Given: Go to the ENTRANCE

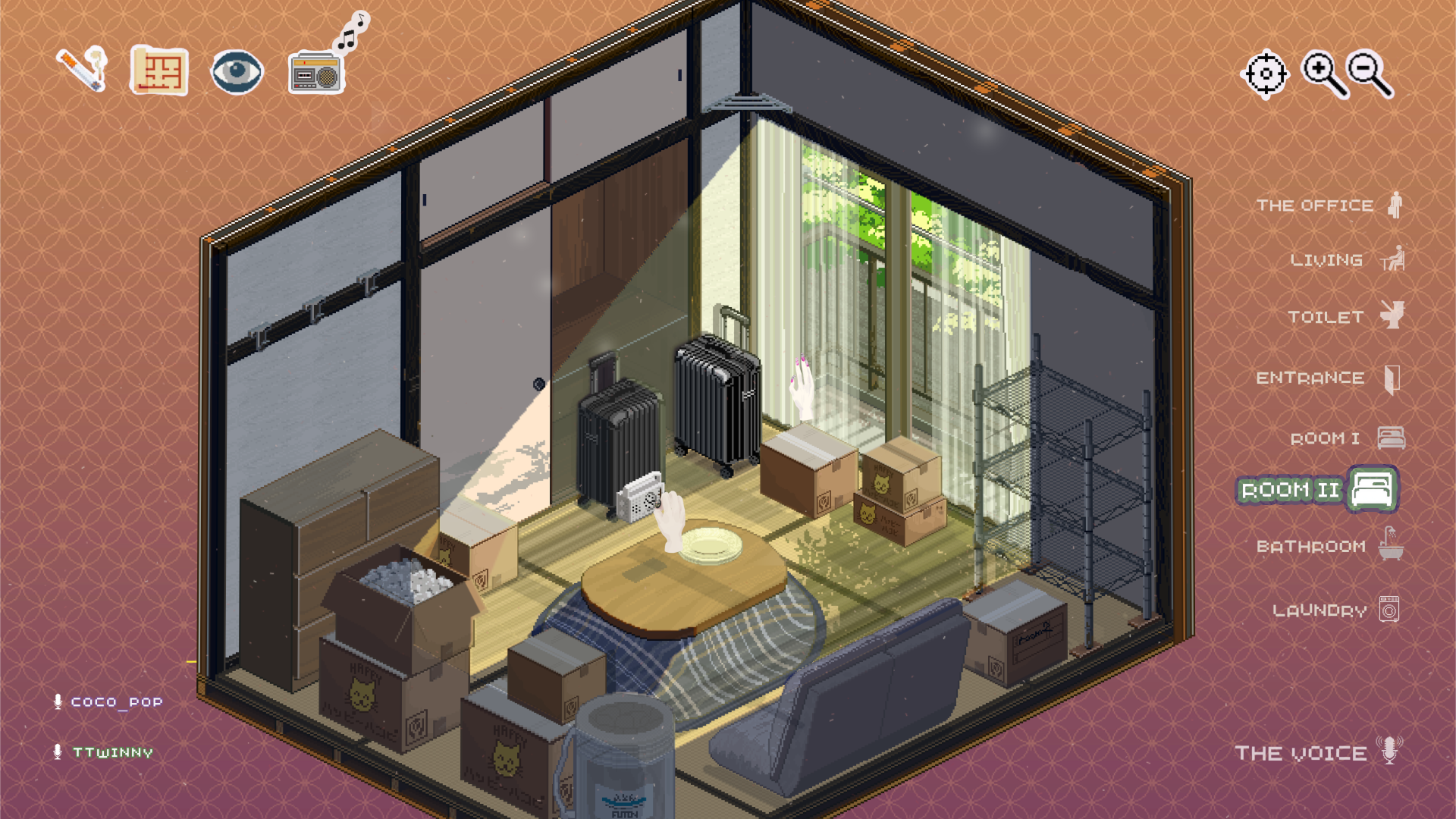Looking at the screenshot, I should [x=1316, y=377].
